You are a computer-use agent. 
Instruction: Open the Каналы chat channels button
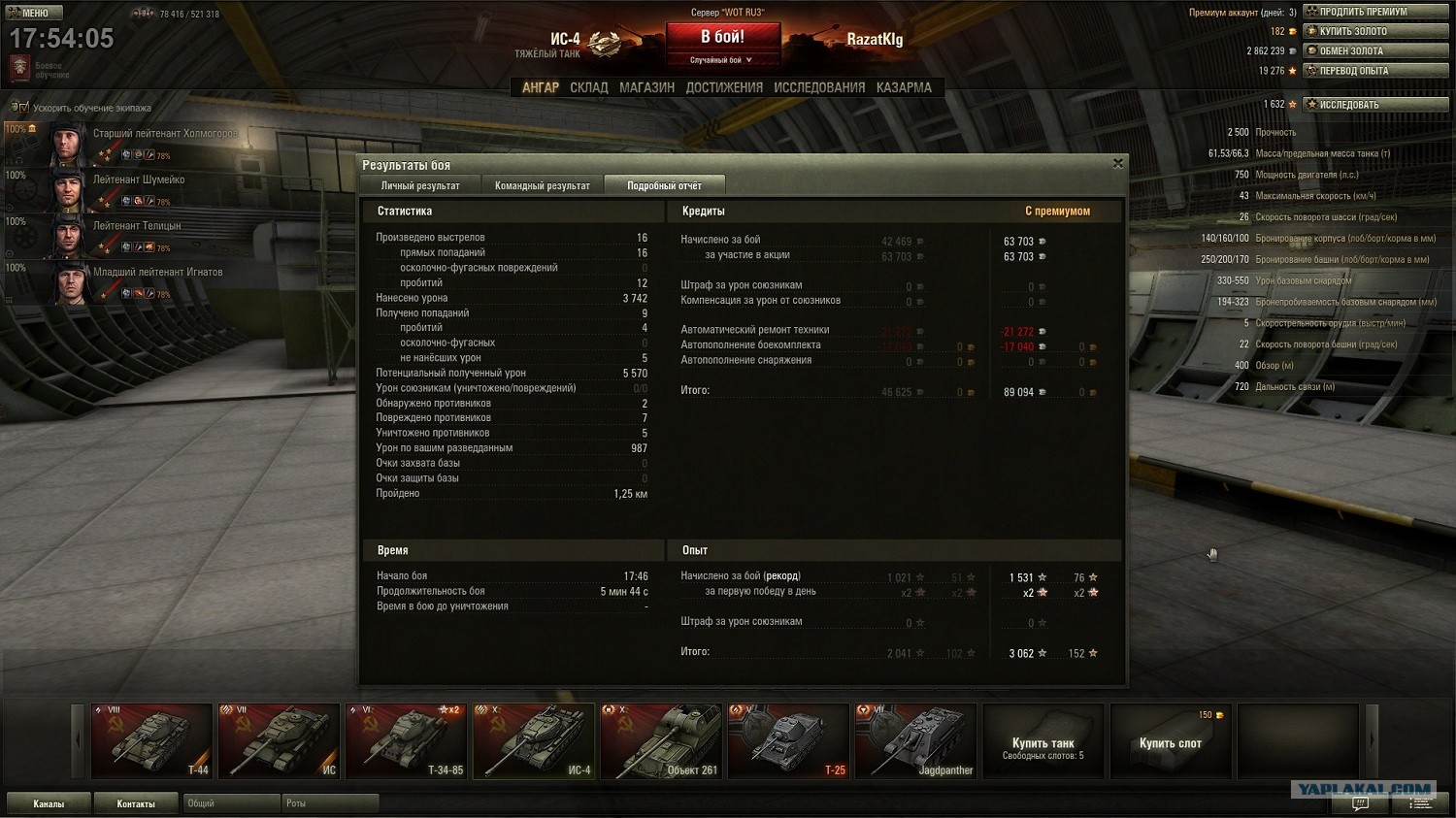coord(49,803)
